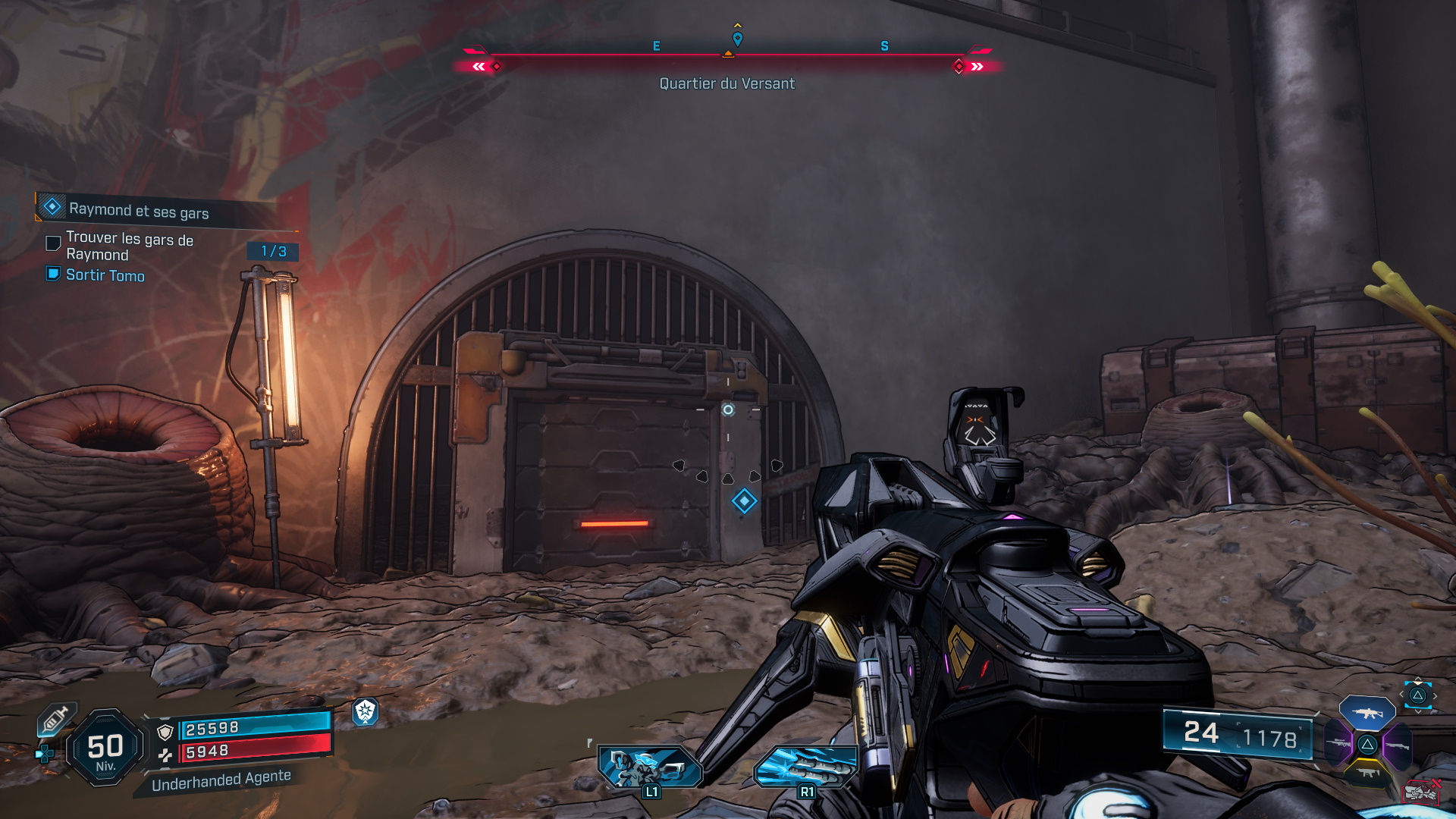Select the sniper rifle slot on the weapon wheel
The image size is (1456, 819).
pos(1338,743)
